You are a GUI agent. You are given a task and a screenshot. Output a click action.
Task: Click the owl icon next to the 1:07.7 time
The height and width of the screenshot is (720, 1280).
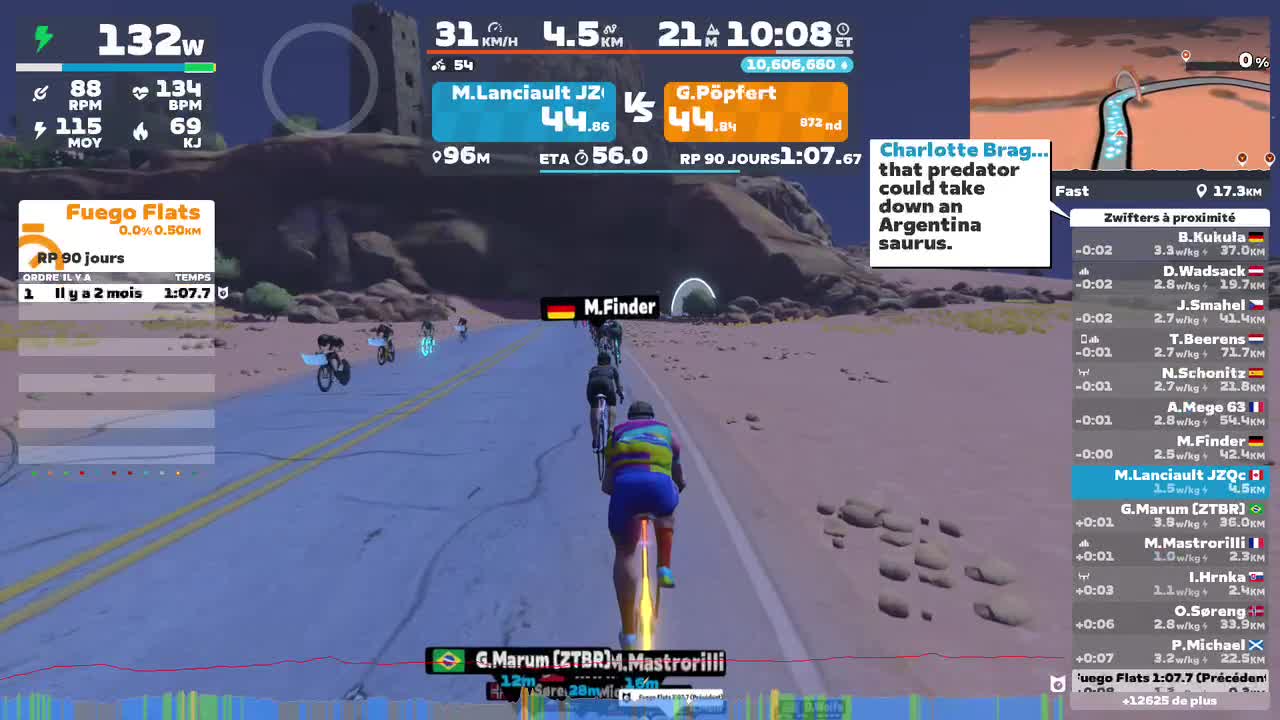point(222,293)
